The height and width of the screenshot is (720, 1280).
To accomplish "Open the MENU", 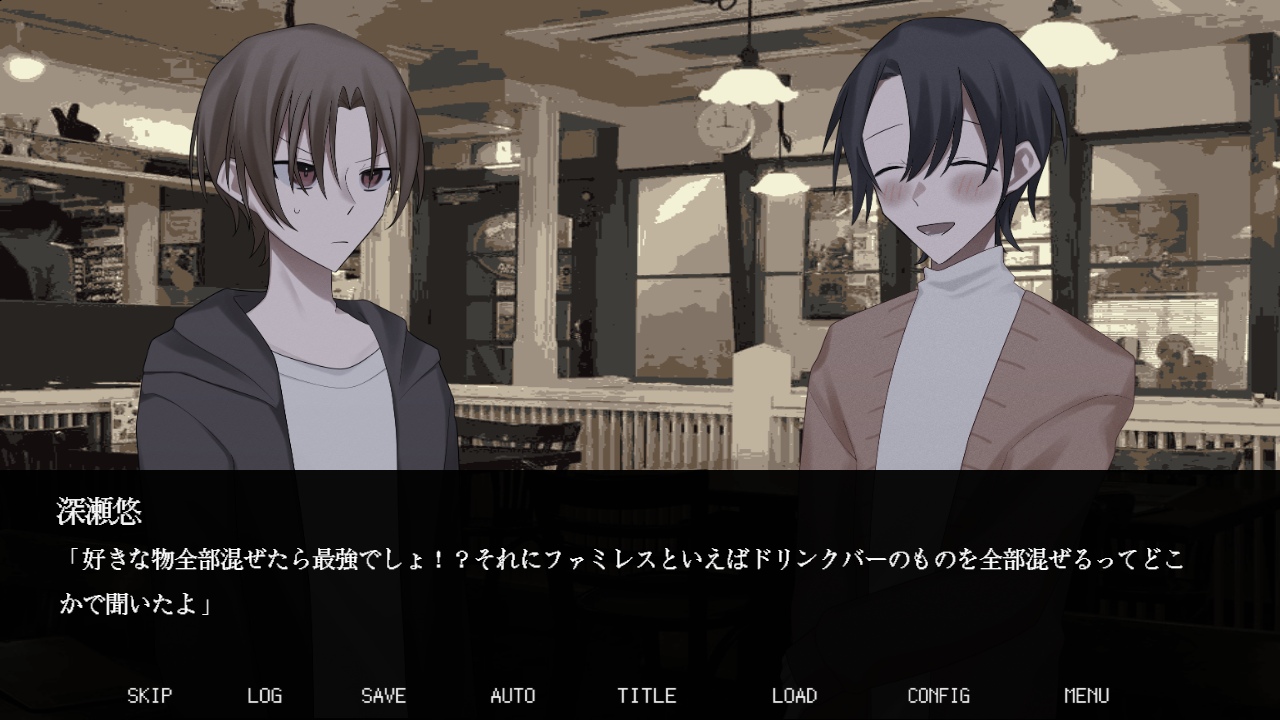I will (x=1086, y=695).
